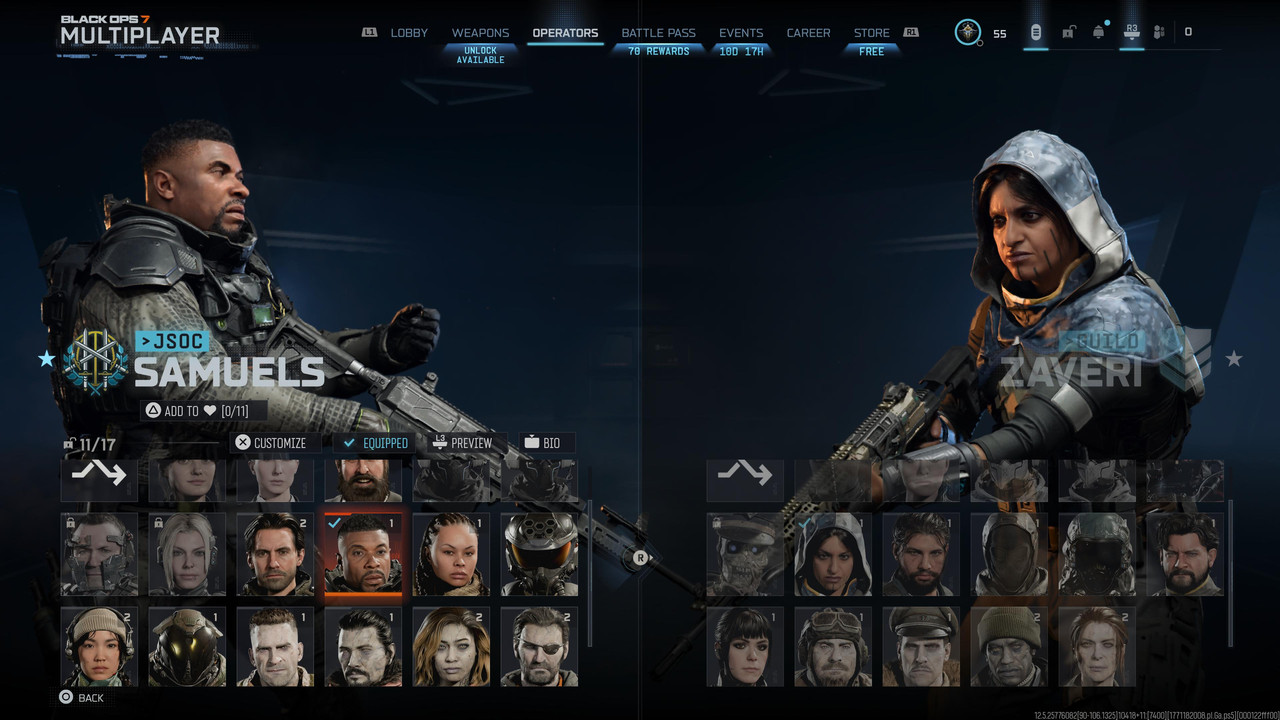The image size is (1280, 720).
Task: Open the notifications bell icon
Action: pyautogui.click(x=1098, y=32)
